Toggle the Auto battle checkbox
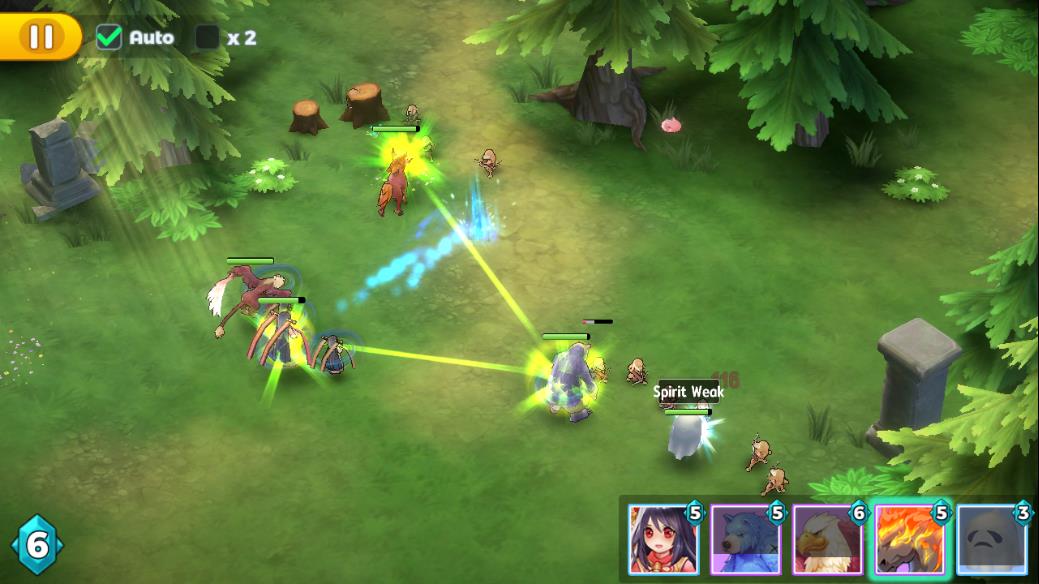 tap(108, 38)
